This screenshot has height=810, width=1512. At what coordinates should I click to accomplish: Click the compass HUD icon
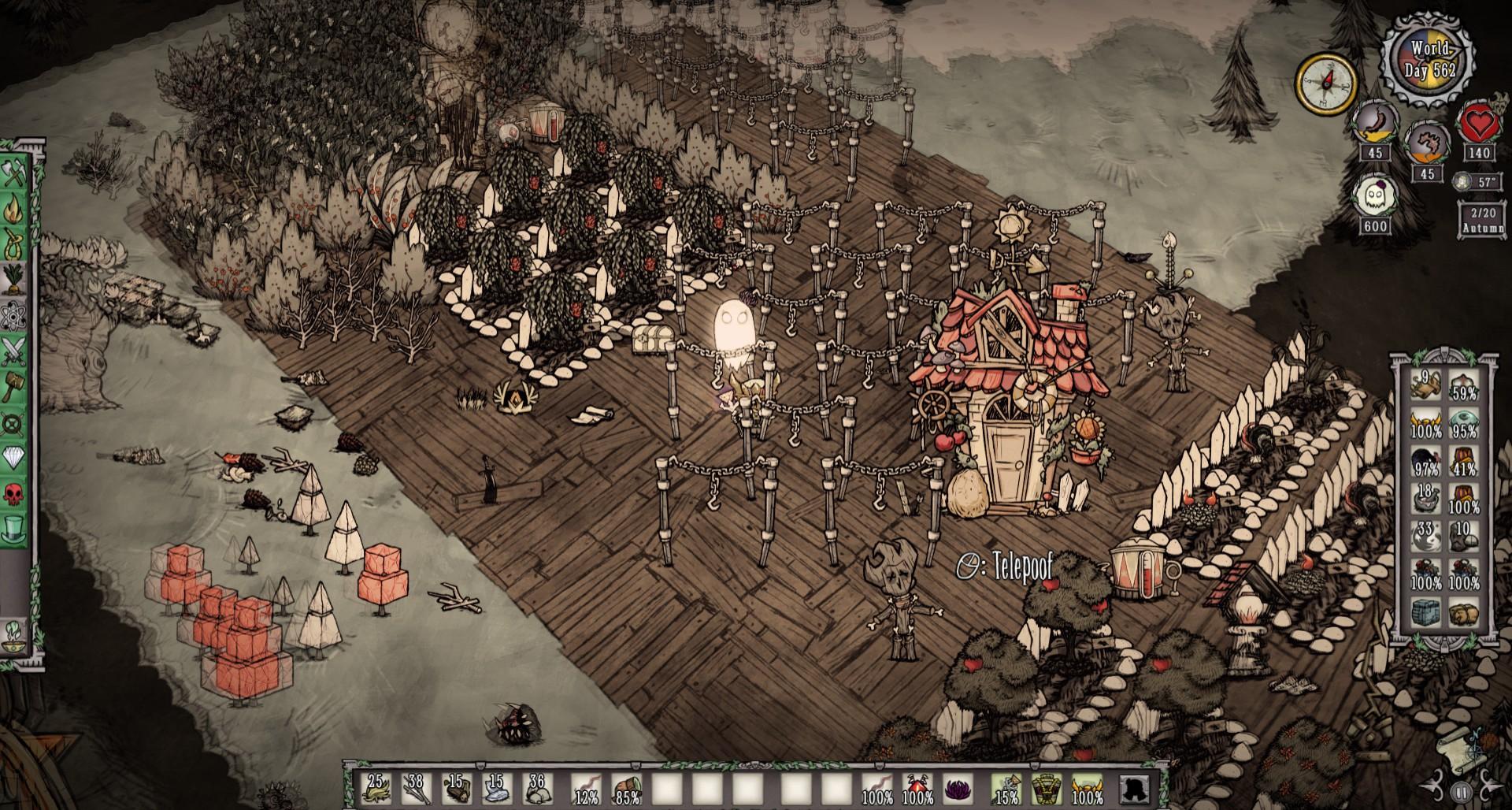point(1328,84)
